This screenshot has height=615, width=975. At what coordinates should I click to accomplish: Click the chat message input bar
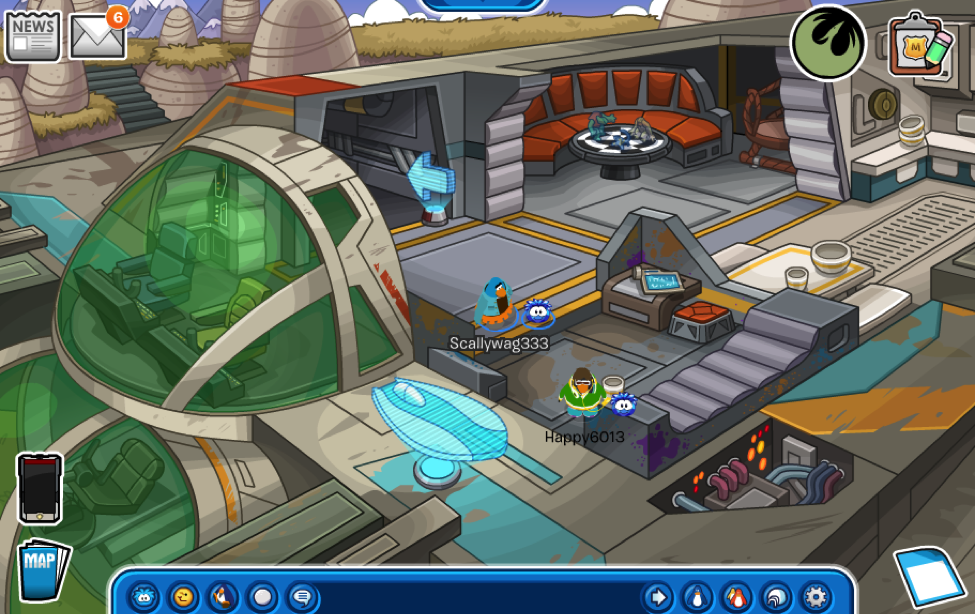click(x=480, y=597)
